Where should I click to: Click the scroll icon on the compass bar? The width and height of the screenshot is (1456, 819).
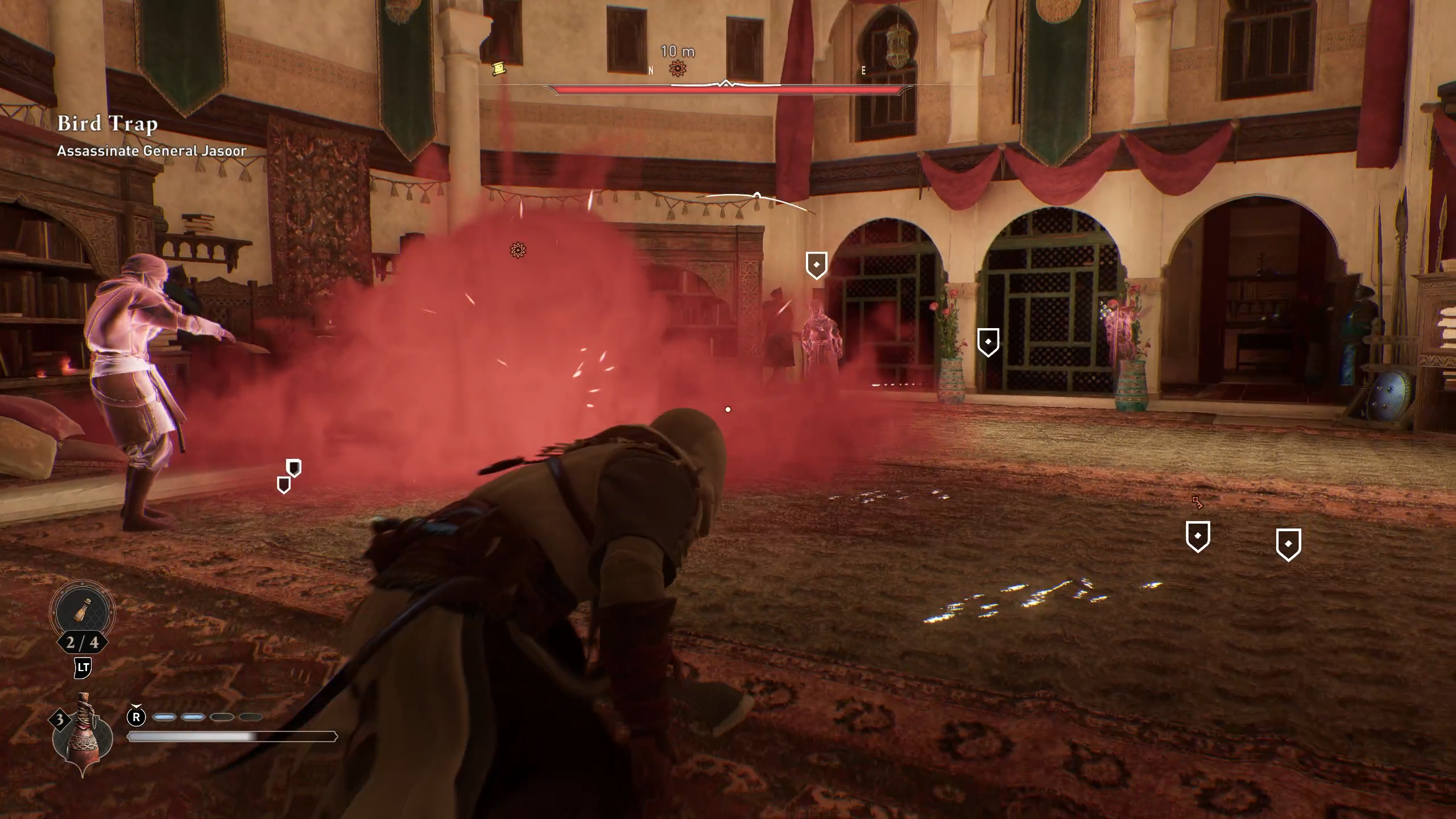click(498, 67)
